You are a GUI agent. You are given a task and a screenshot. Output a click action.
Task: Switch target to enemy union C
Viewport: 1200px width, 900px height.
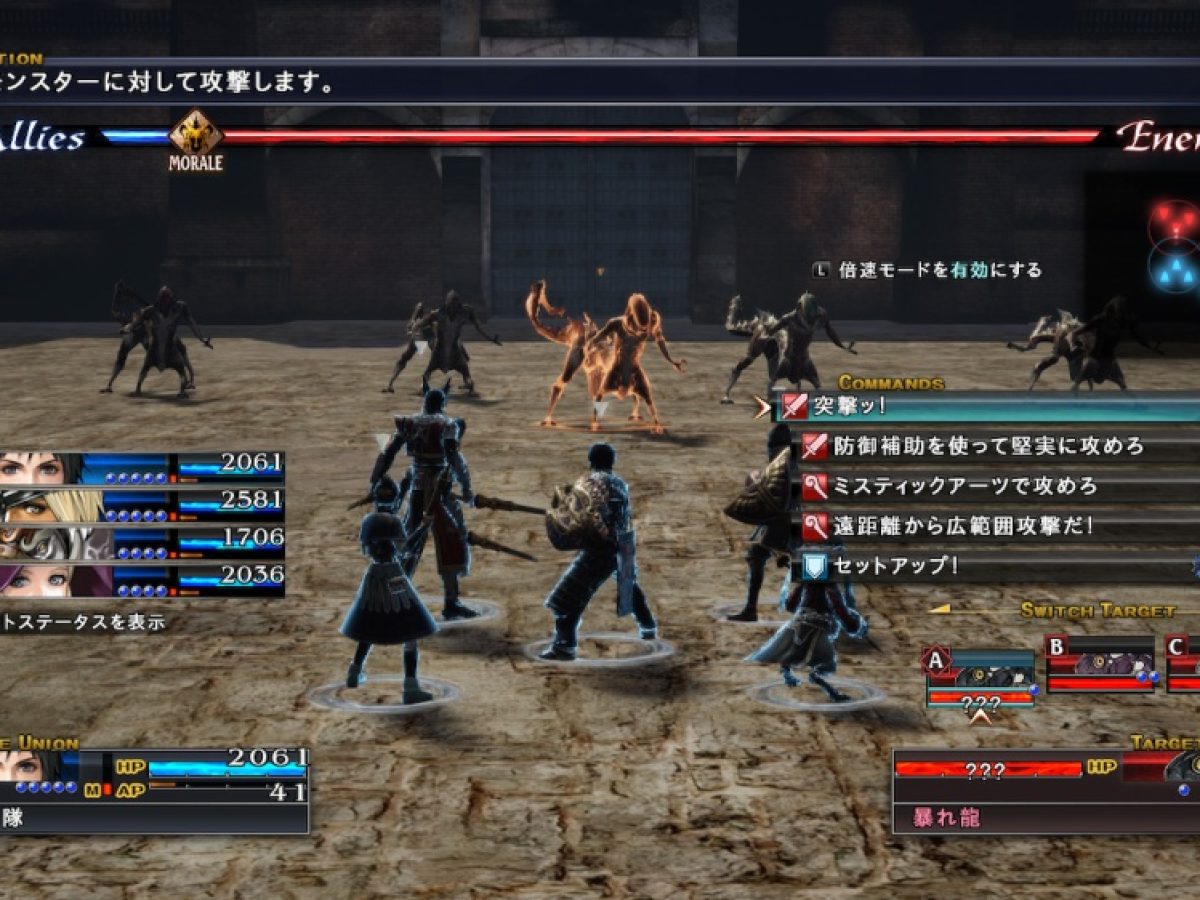click(x=1183, y=664)
